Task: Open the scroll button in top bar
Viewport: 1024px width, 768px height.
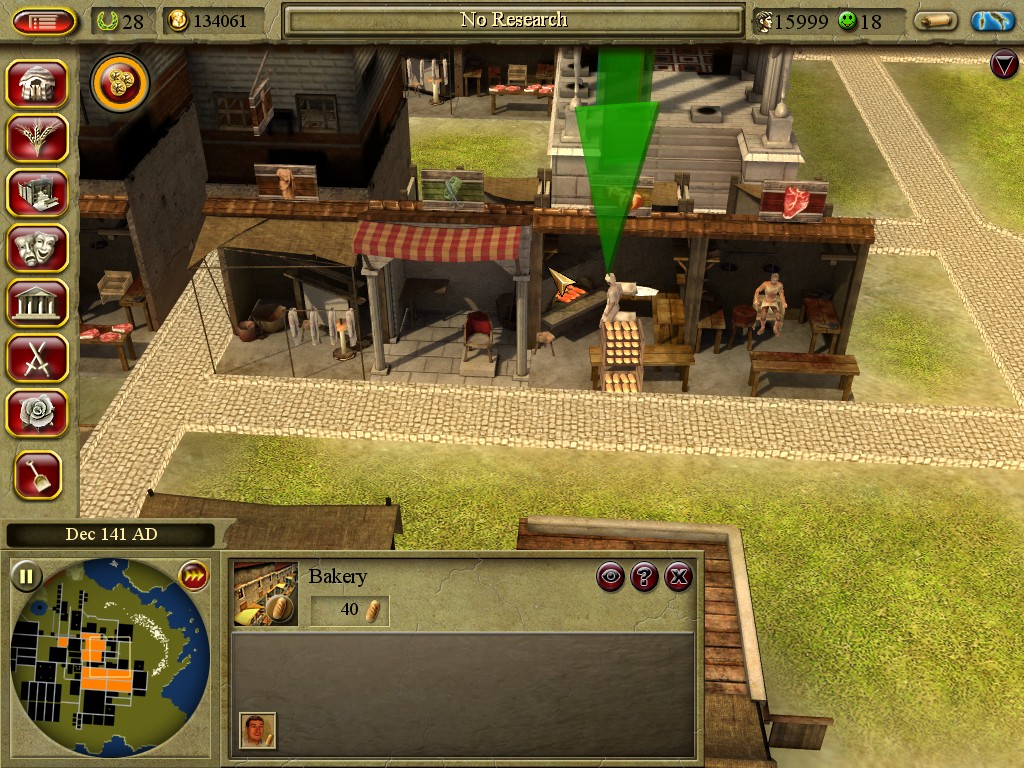Action: point(935,21)
